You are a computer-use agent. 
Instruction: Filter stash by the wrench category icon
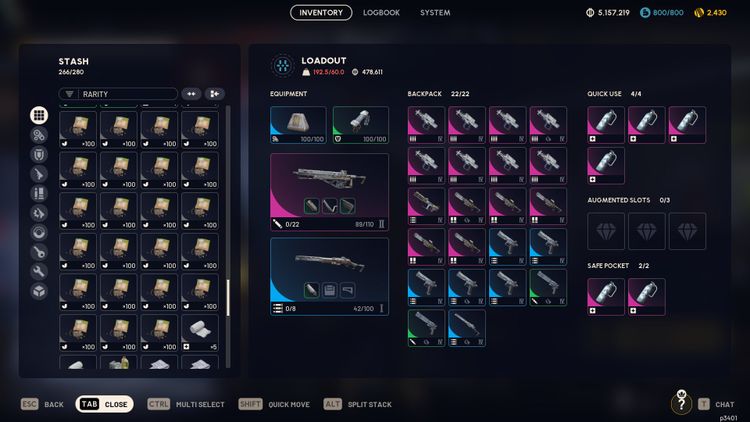point(39,272)
